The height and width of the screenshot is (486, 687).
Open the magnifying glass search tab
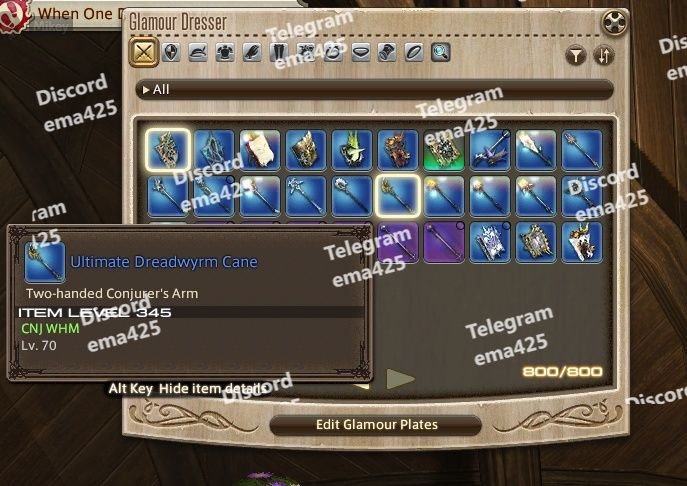coord(440,53)
